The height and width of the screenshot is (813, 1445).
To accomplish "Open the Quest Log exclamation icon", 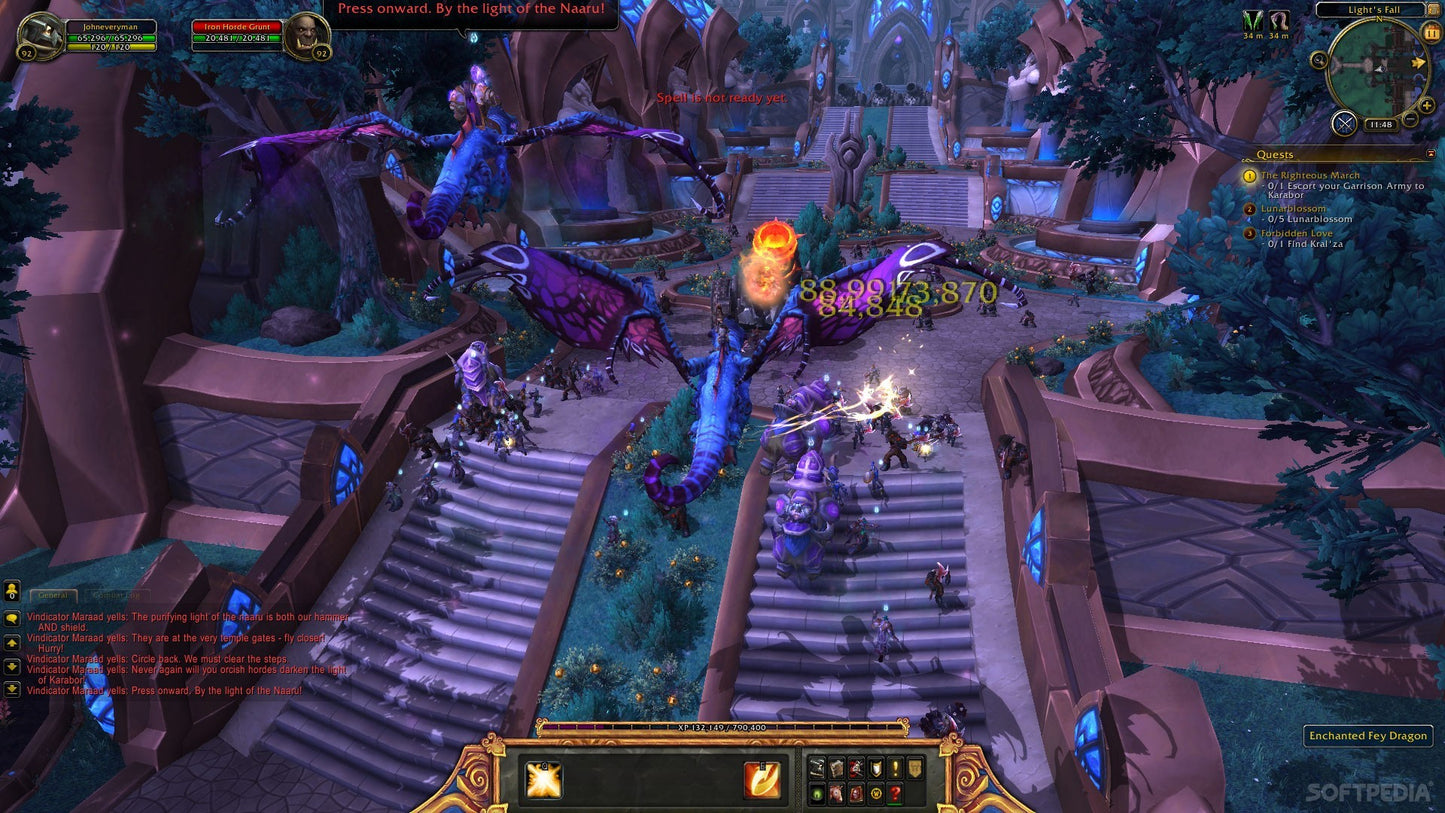I will coord(895,768).
